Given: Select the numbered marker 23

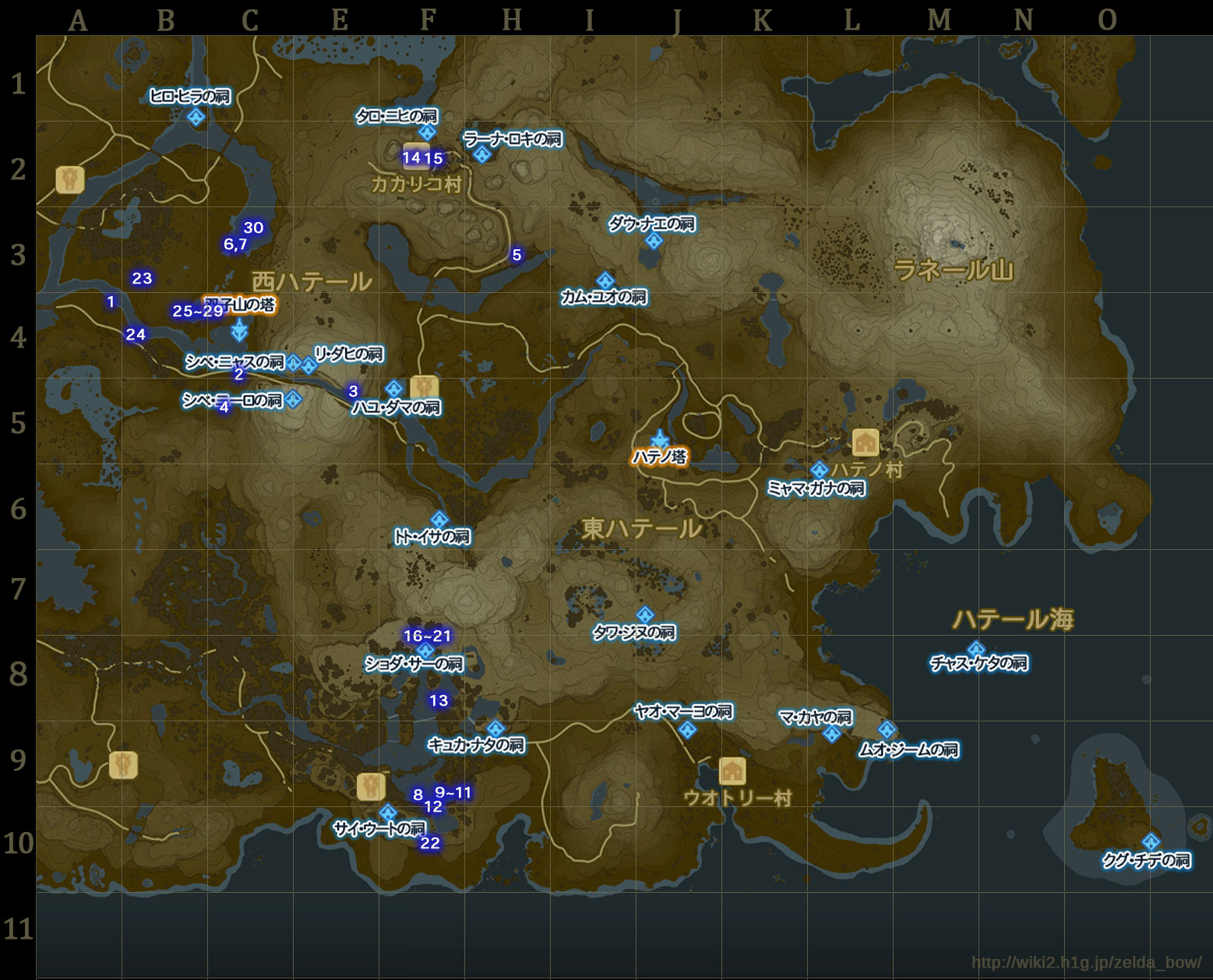Looking at the screenshot, I should pos(142,278).
